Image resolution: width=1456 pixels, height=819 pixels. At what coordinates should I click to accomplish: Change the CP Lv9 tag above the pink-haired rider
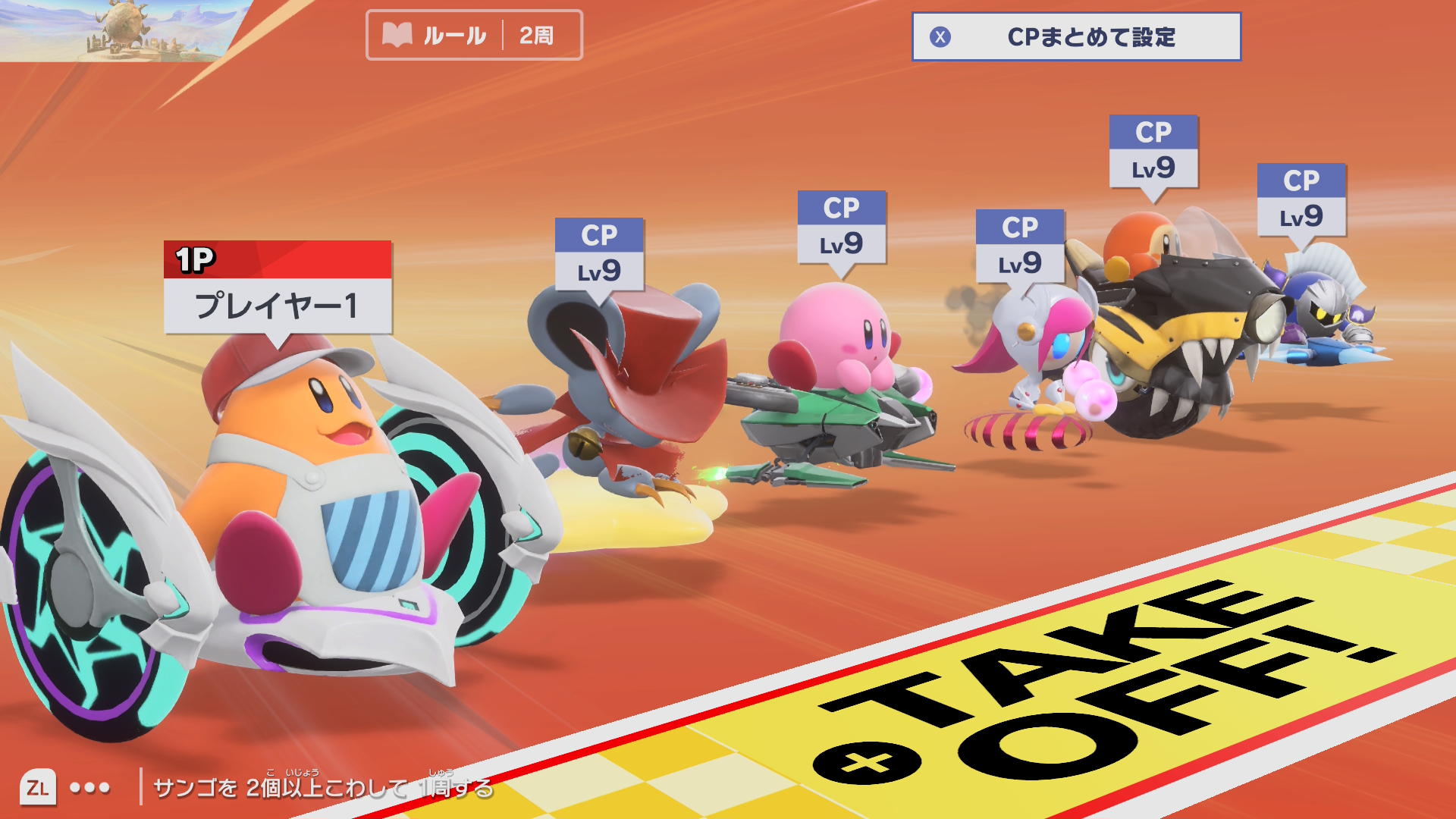pyautogui.click(x=1020, y=247)
